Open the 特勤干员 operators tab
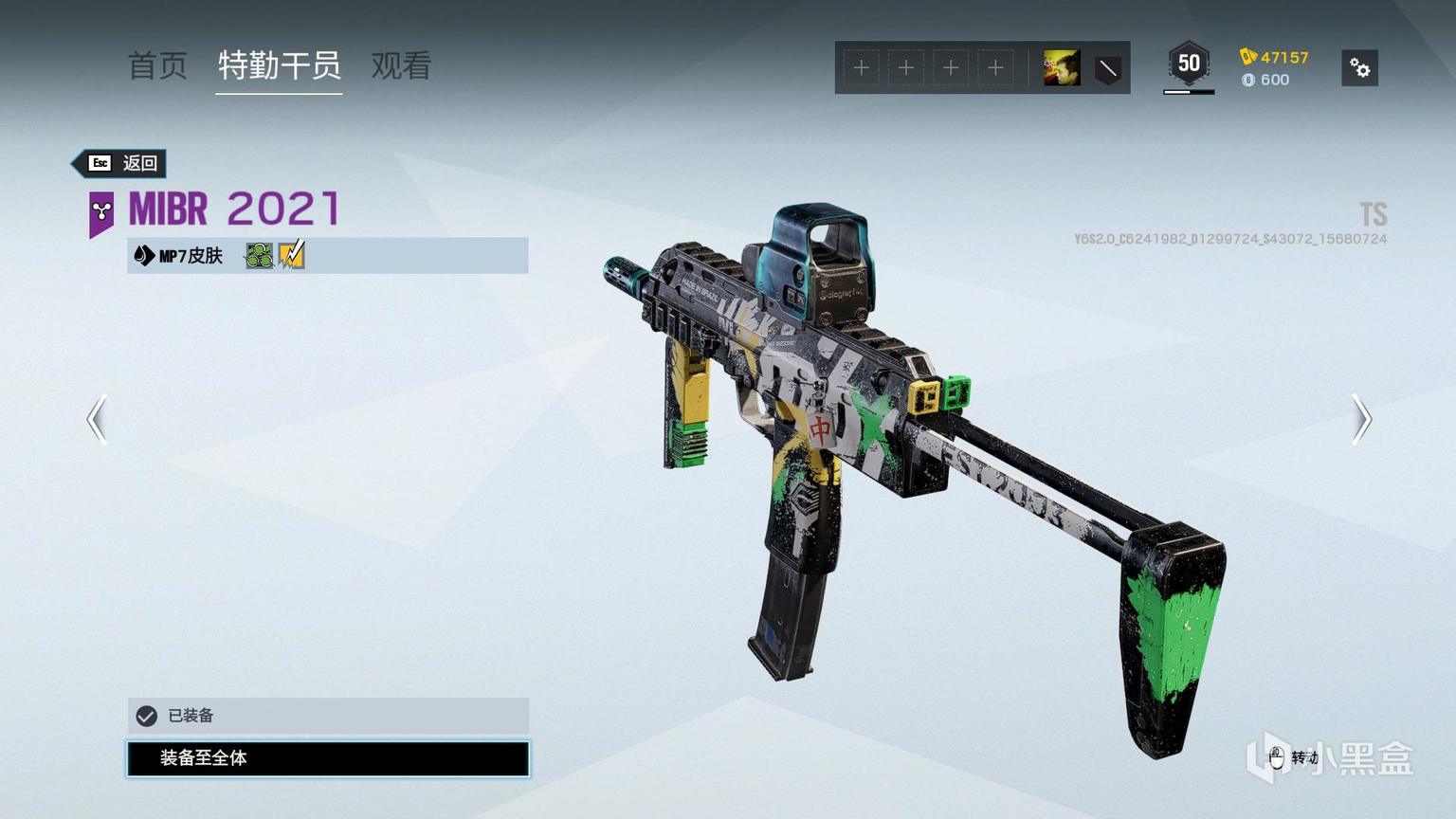The width and height of the screenshot is (1456, 819). [x=279, y=65]
